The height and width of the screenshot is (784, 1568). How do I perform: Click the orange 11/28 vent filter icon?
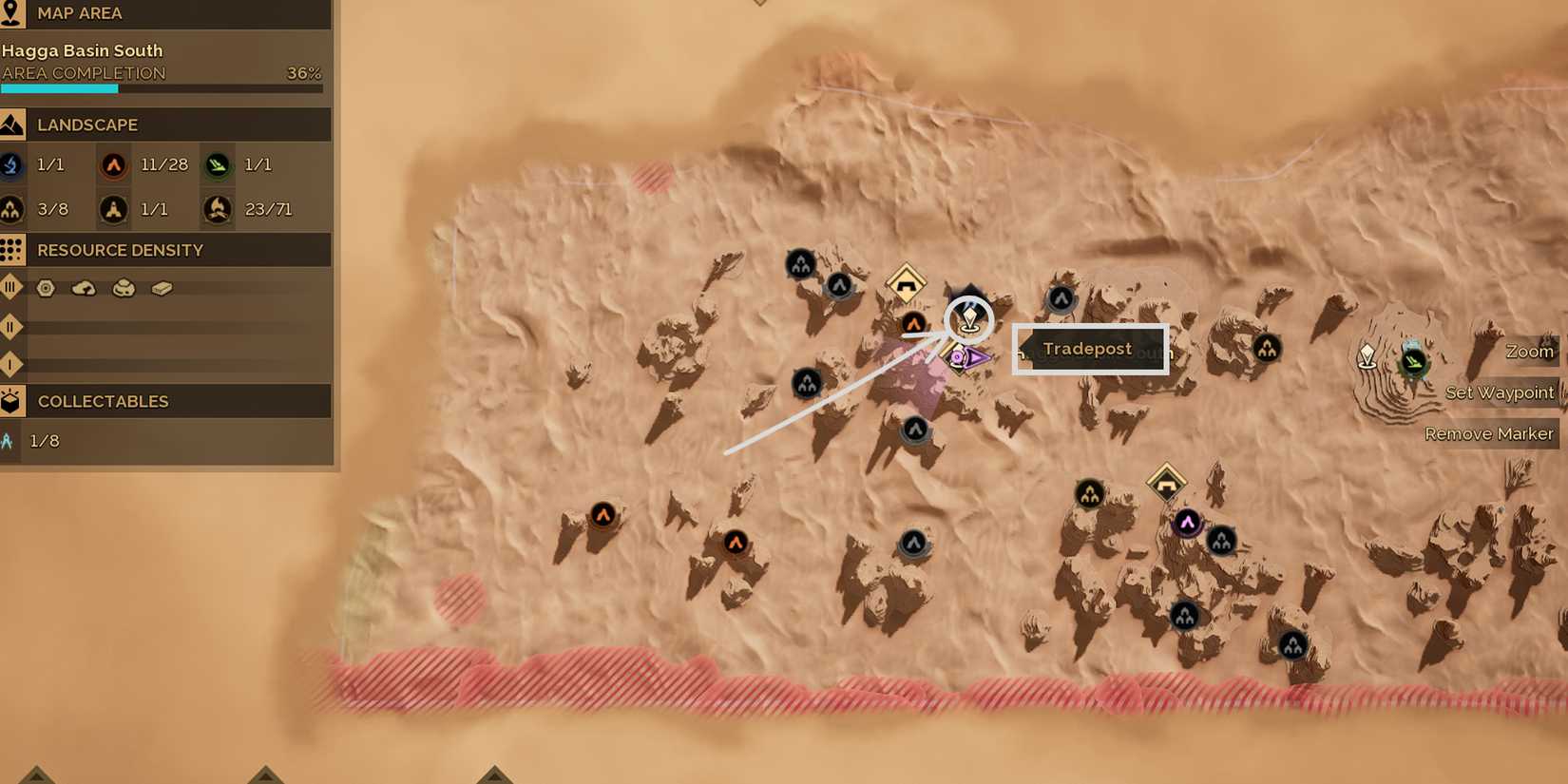114,164
